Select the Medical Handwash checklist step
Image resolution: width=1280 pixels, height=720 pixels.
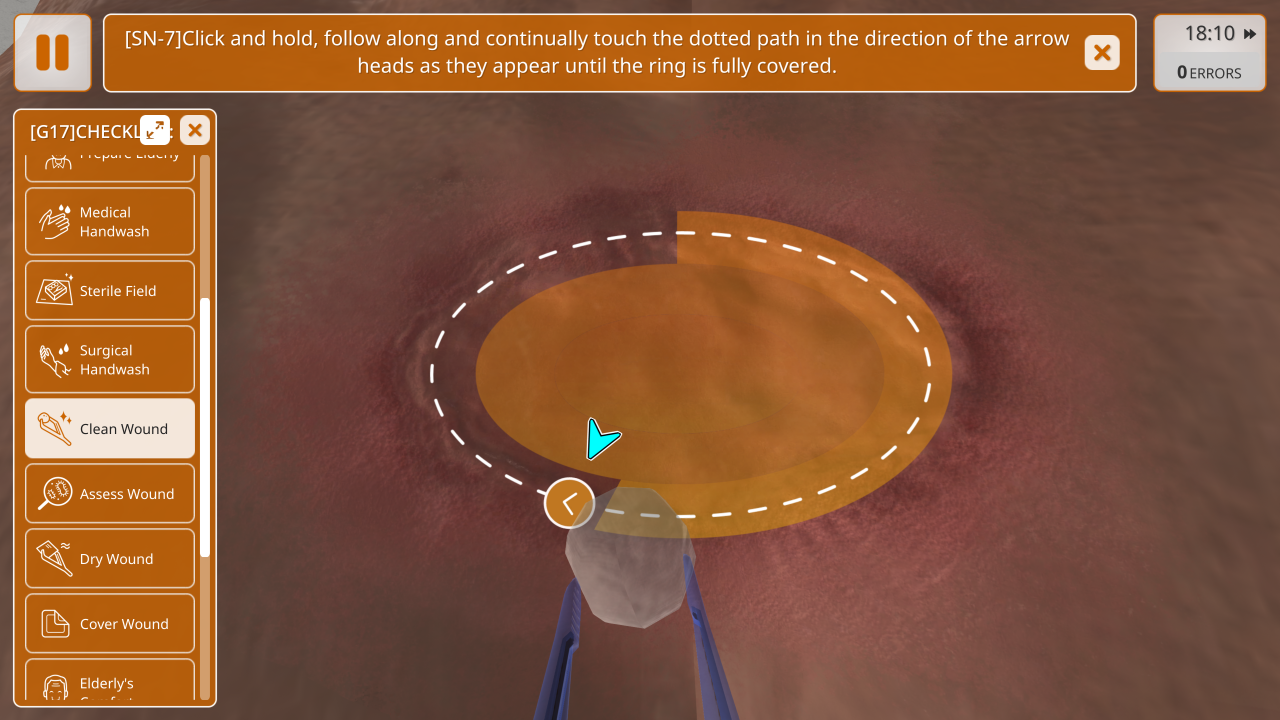coord(110,222)
